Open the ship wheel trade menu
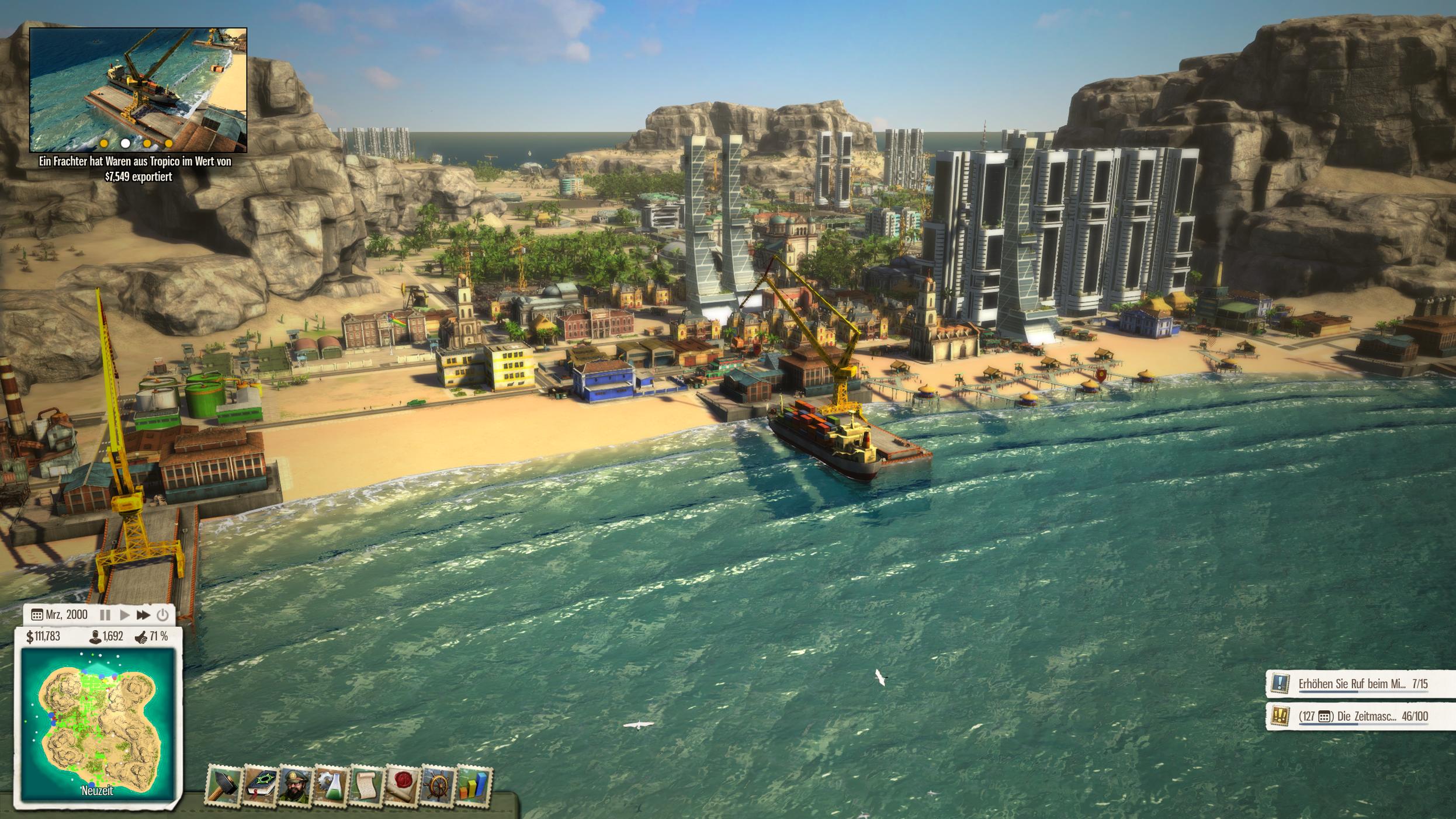The image size is (1456, 819). (x=438, y=786)
